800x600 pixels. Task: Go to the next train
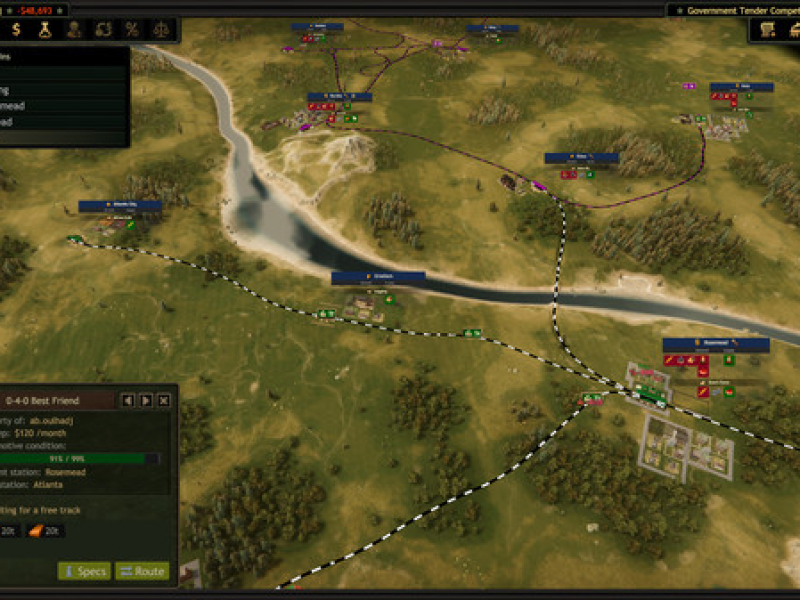146,401
